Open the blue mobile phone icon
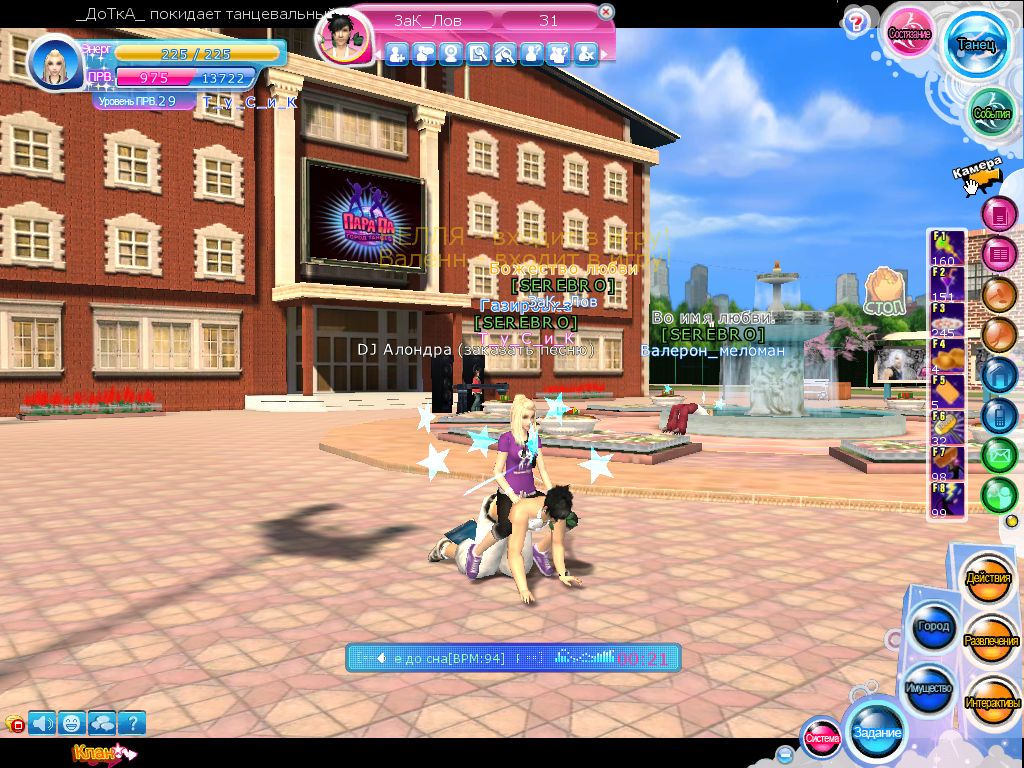Image resolution: width=1024 pixels, height=768 pixels. click(x=998, y=414)
